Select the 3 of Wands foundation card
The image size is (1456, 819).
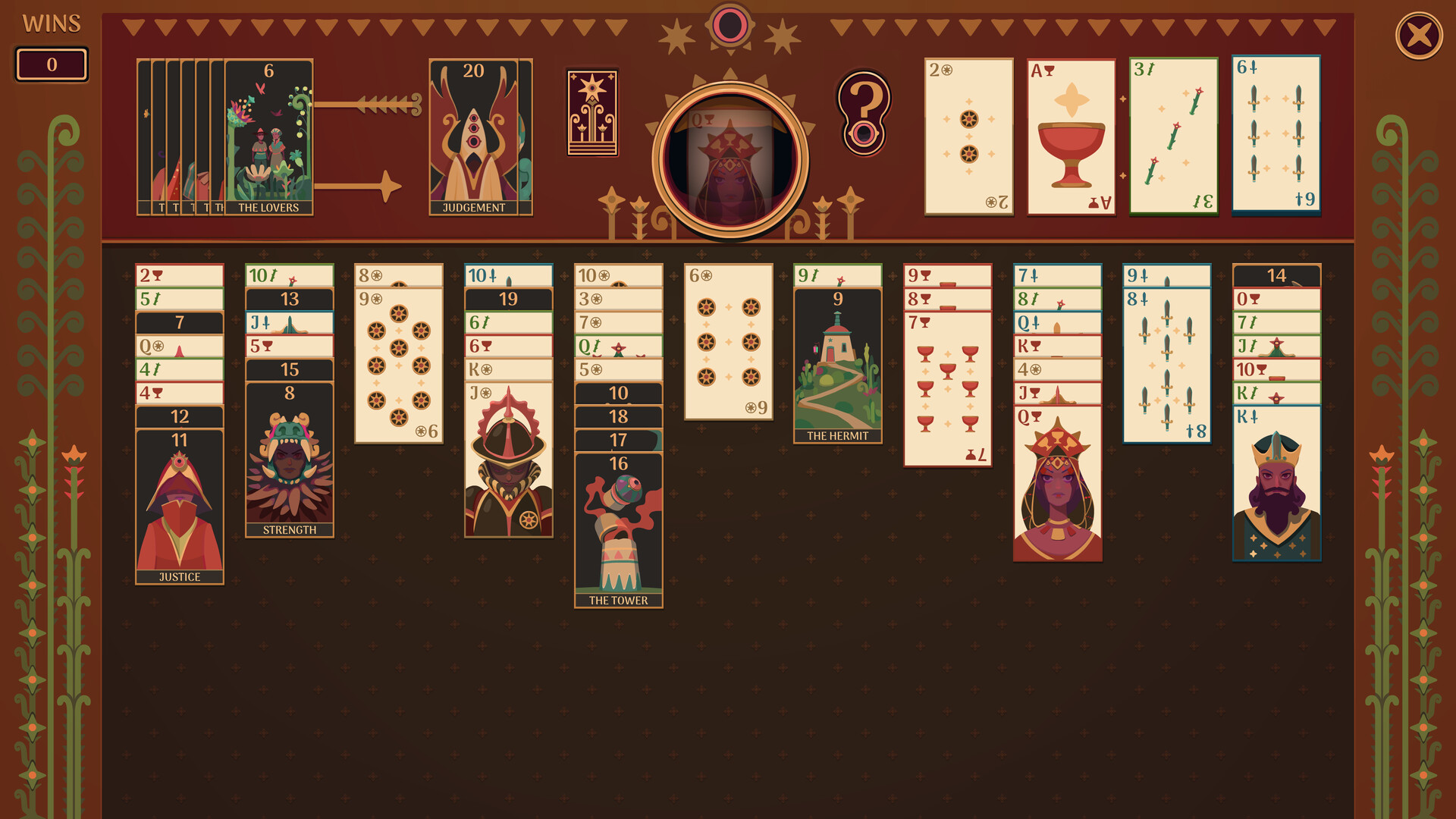pyautogui.click(x=1175, y=135)
